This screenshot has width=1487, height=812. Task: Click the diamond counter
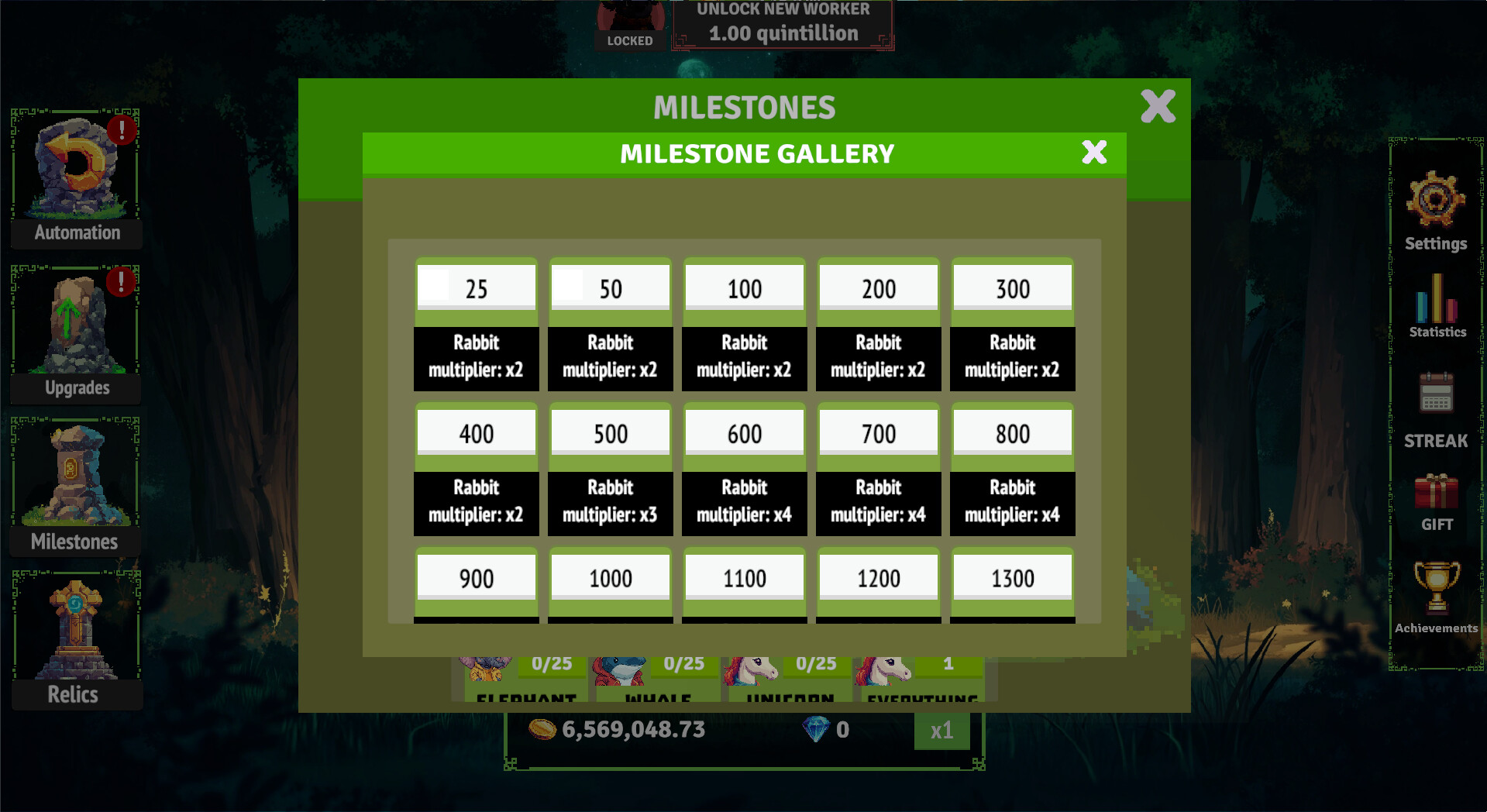[x=826, y=729]
